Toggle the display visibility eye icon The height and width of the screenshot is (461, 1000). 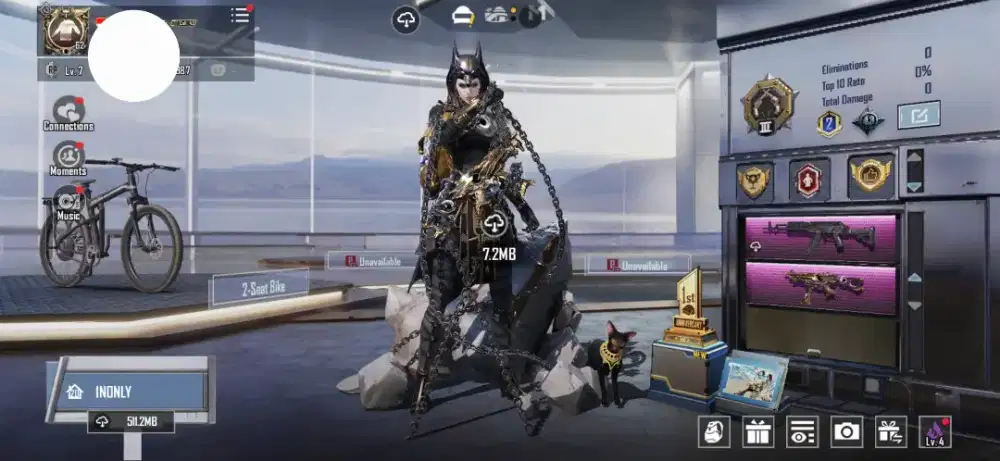click(x=802, y=431)
